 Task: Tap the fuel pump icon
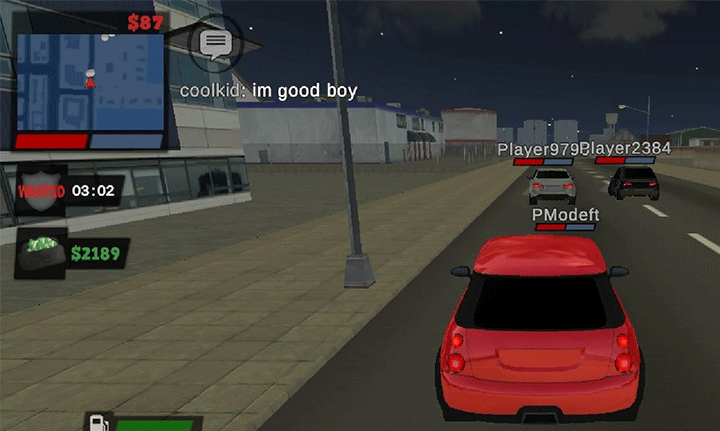[98, 423]
